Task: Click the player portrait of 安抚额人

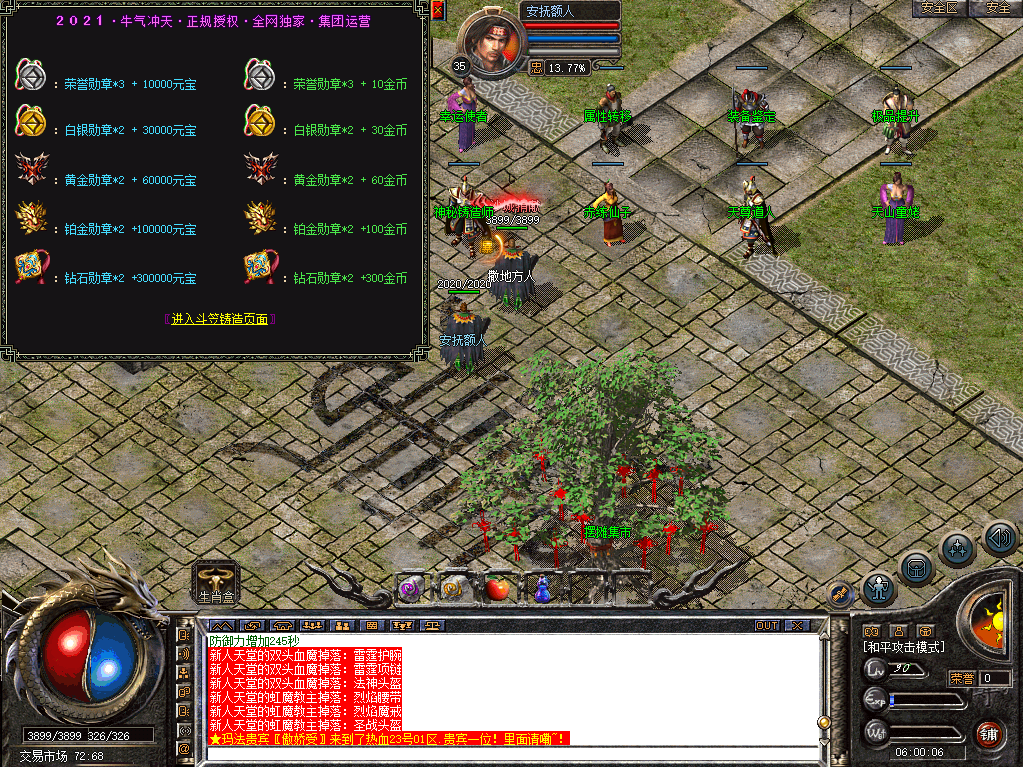Action: [491, 45]
